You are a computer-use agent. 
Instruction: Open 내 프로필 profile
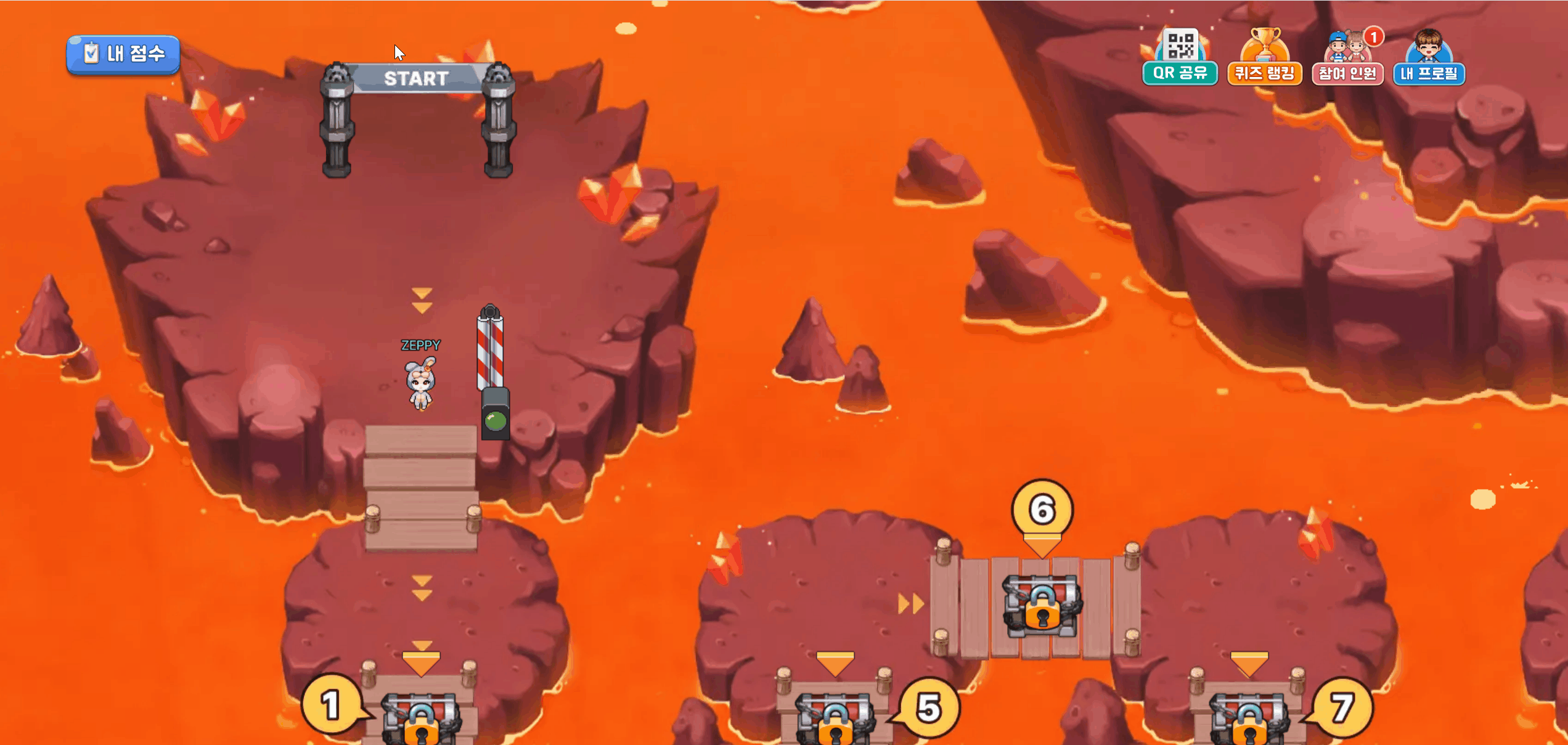(x=1429, y=60)
